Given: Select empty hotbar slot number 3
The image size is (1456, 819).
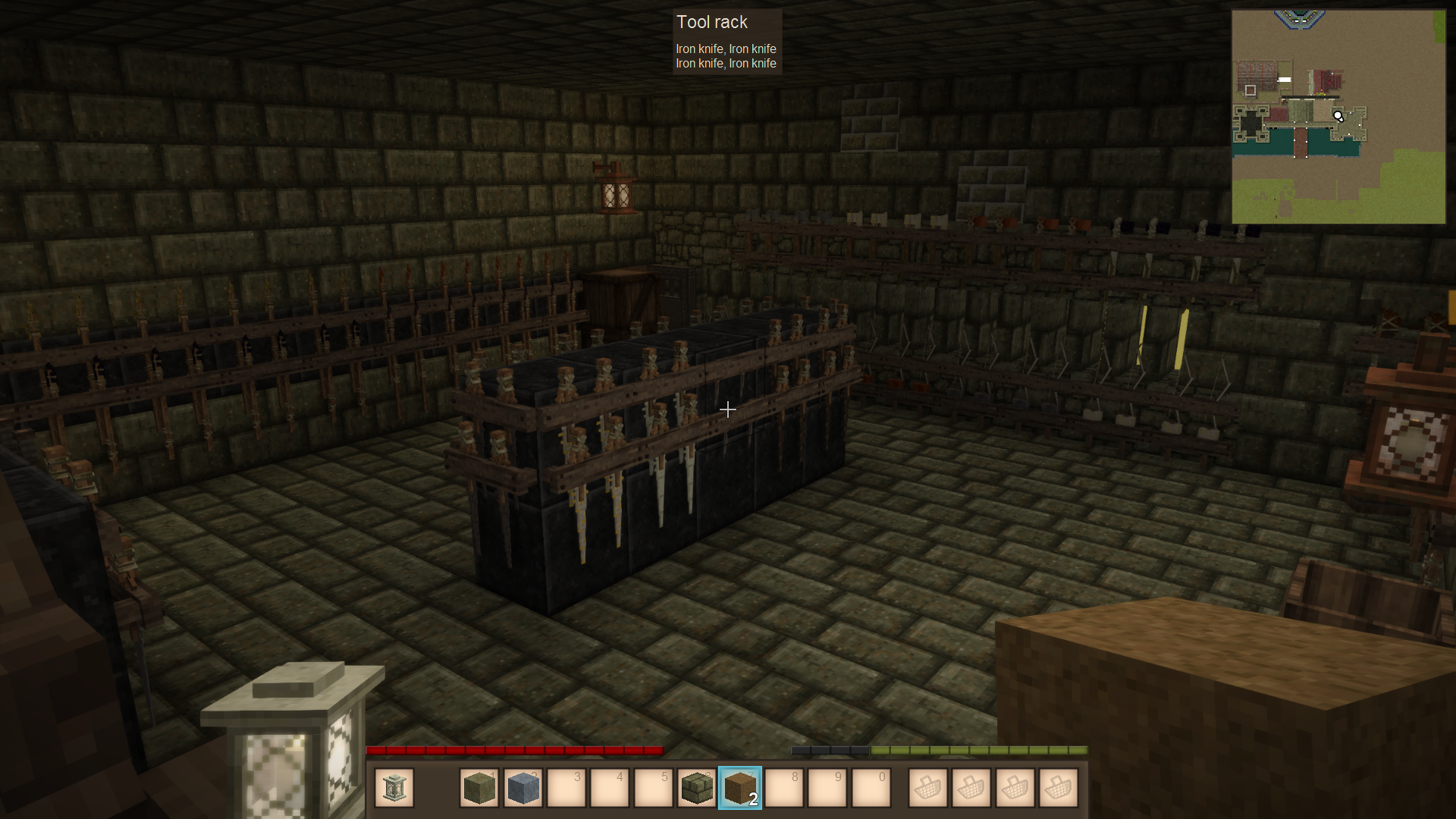Looking at the screenshot, I should (x=566, y=788).
